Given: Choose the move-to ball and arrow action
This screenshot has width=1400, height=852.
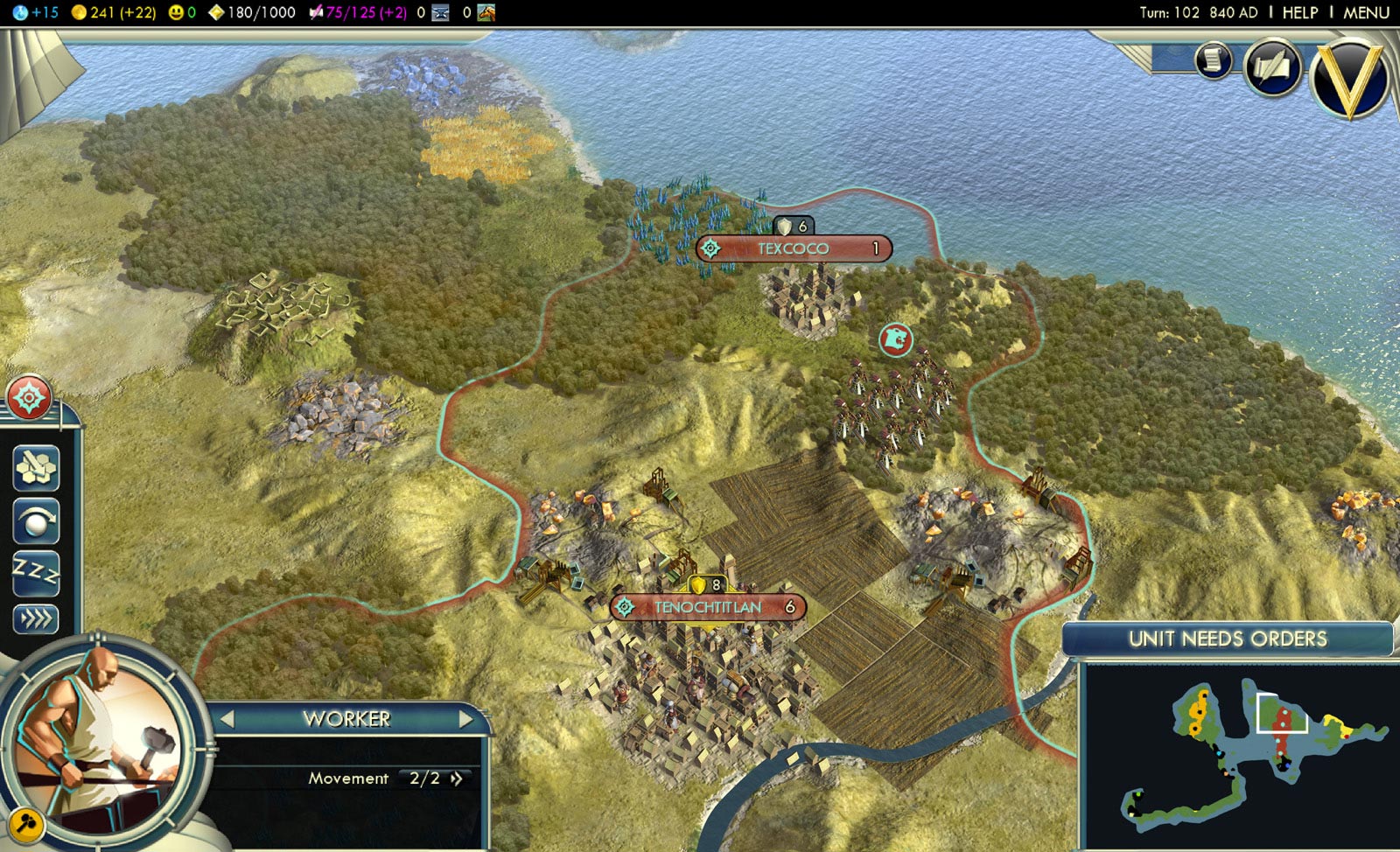Looking at the screenshot, I should 36,521.
